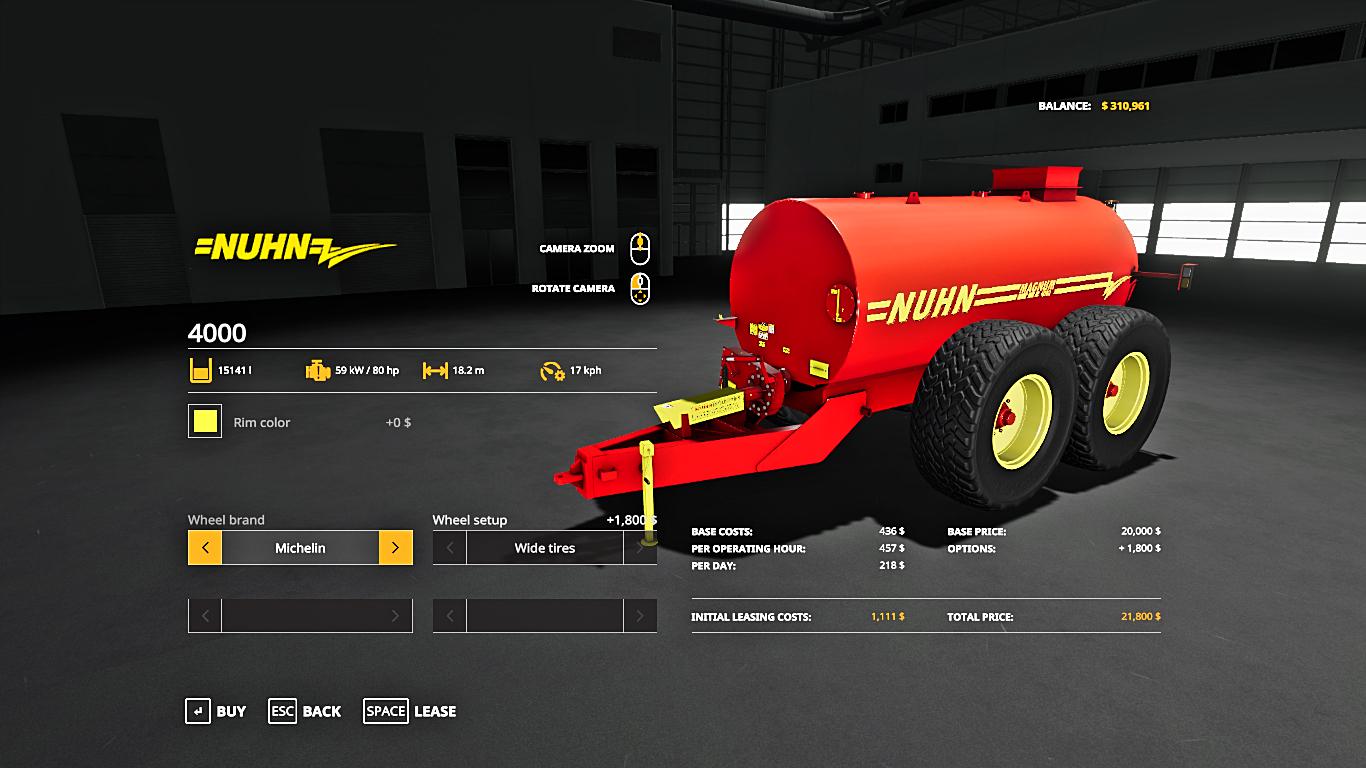Click the left arrow for Wheel setup
The height and width of the screenshot is (768, 1366).
[450, 548]
